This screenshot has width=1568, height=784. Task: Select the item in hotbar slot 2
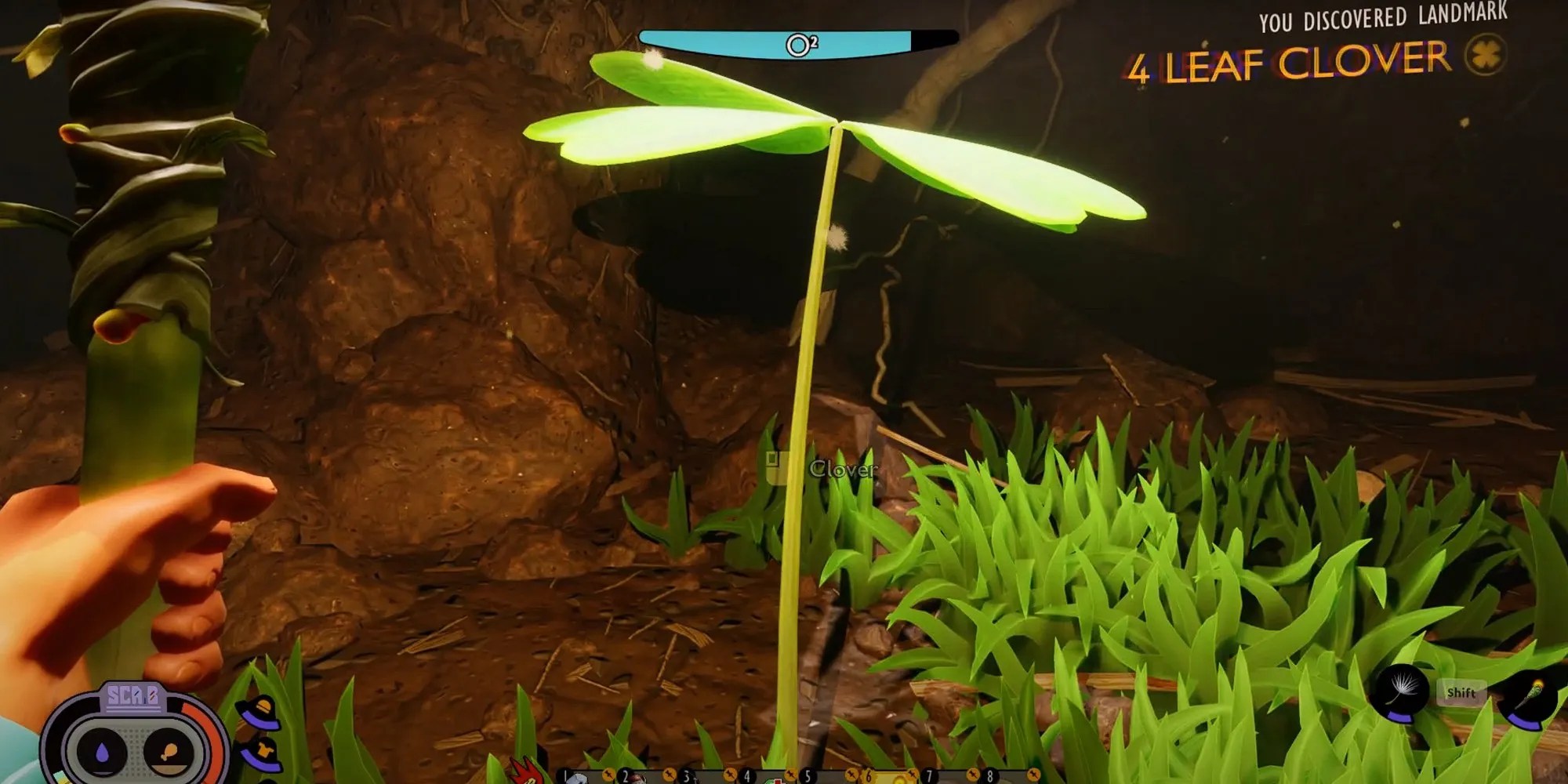641,776
